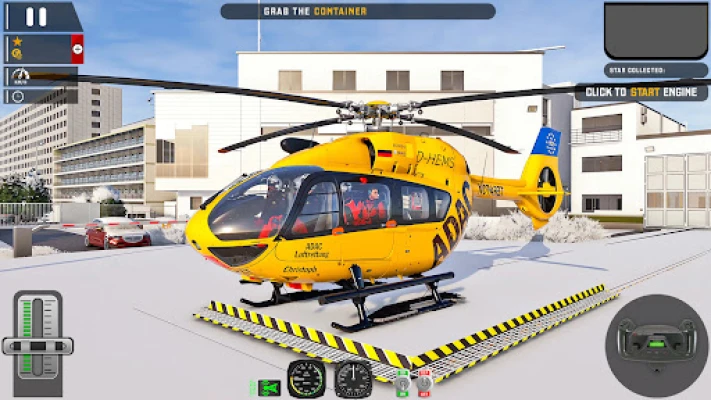Open the minimap panel
The width and height of the screenshot is (711, 400).
(x=655, y=30)
